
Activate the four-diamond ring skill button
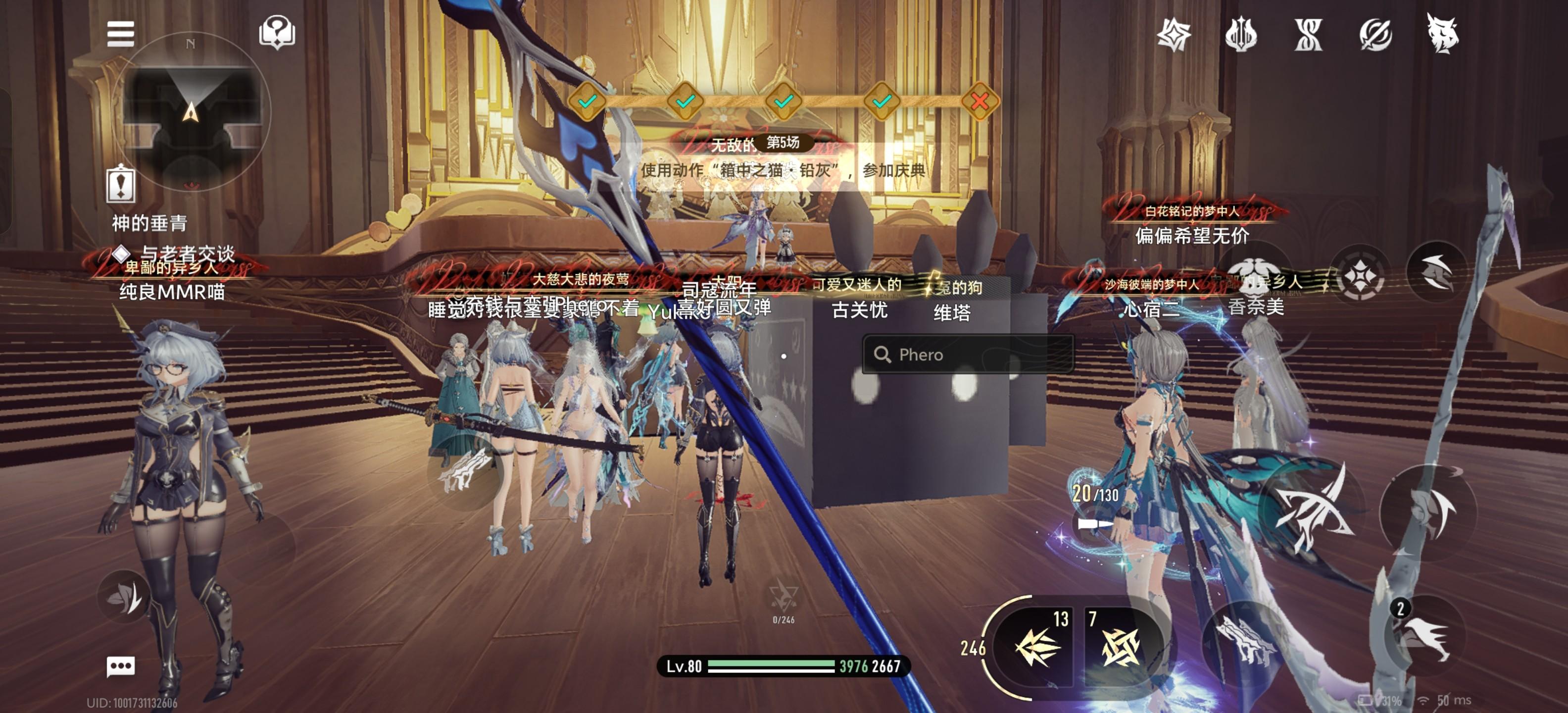point(1360,278)
